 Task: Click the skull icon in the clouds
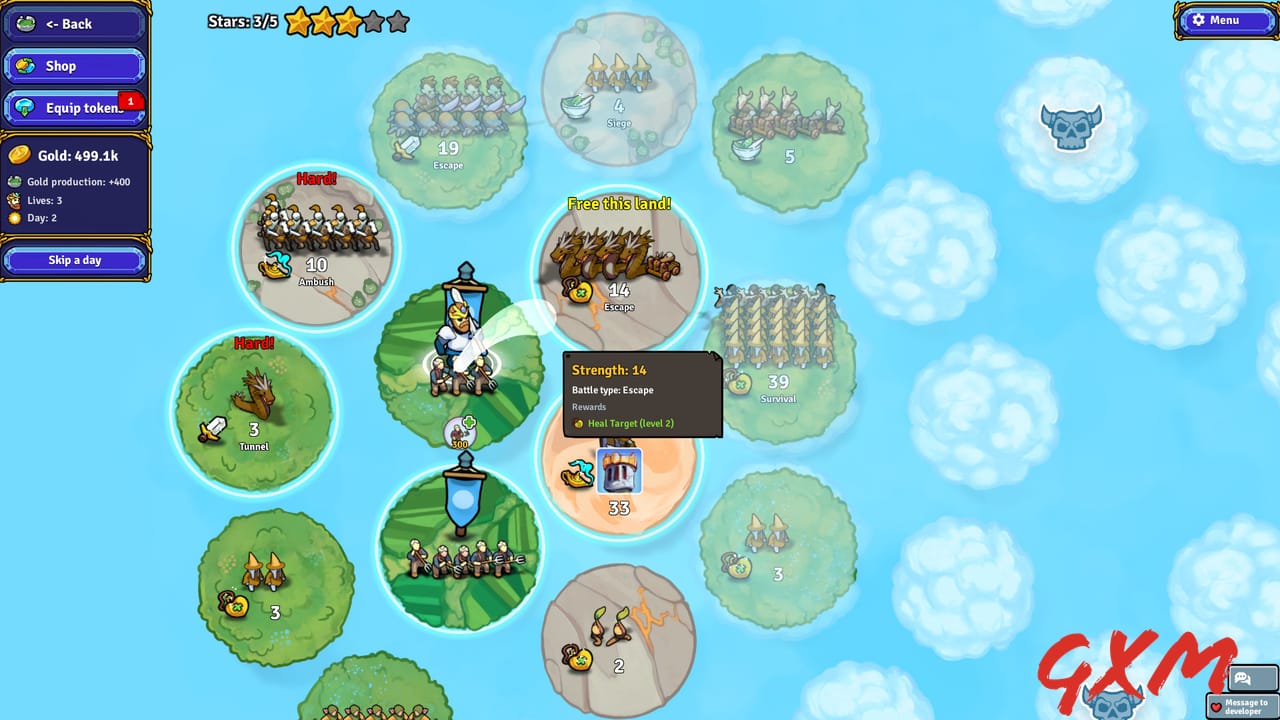click(x=1071, y=128)
